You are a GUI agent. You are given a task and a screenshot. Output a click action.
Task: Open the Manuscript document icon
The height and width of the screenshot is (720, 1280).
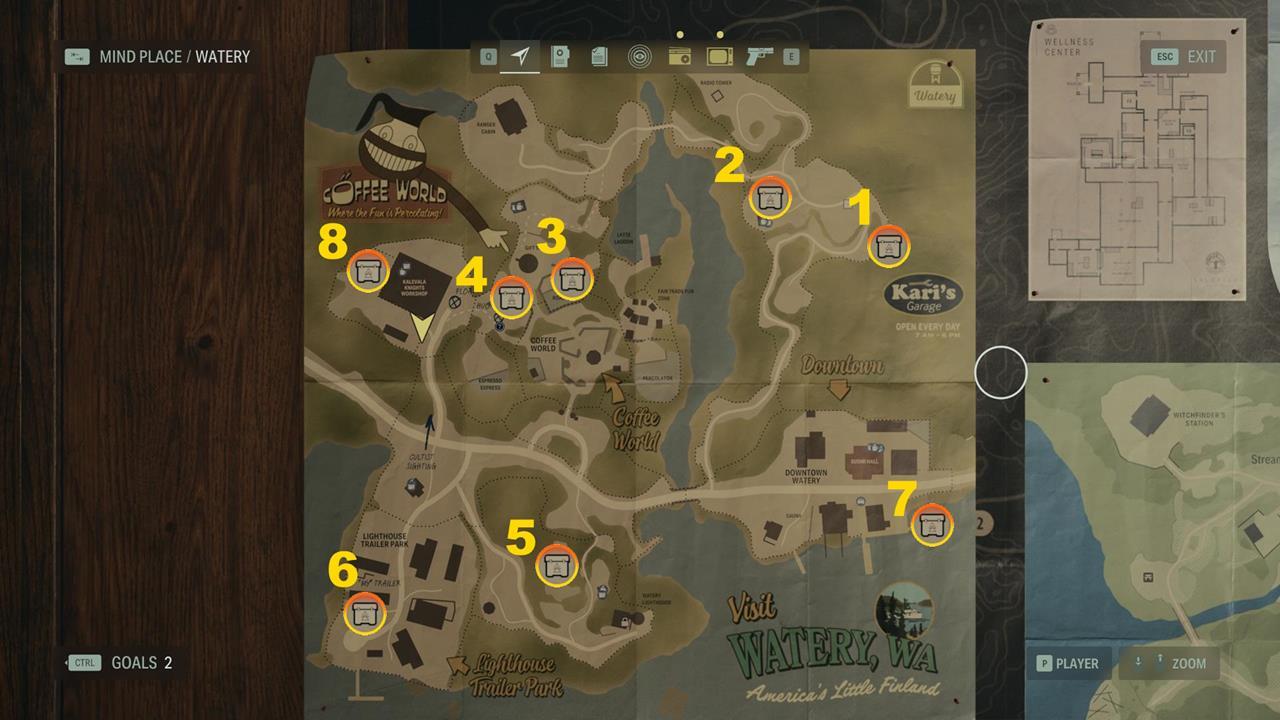[598, 58]
